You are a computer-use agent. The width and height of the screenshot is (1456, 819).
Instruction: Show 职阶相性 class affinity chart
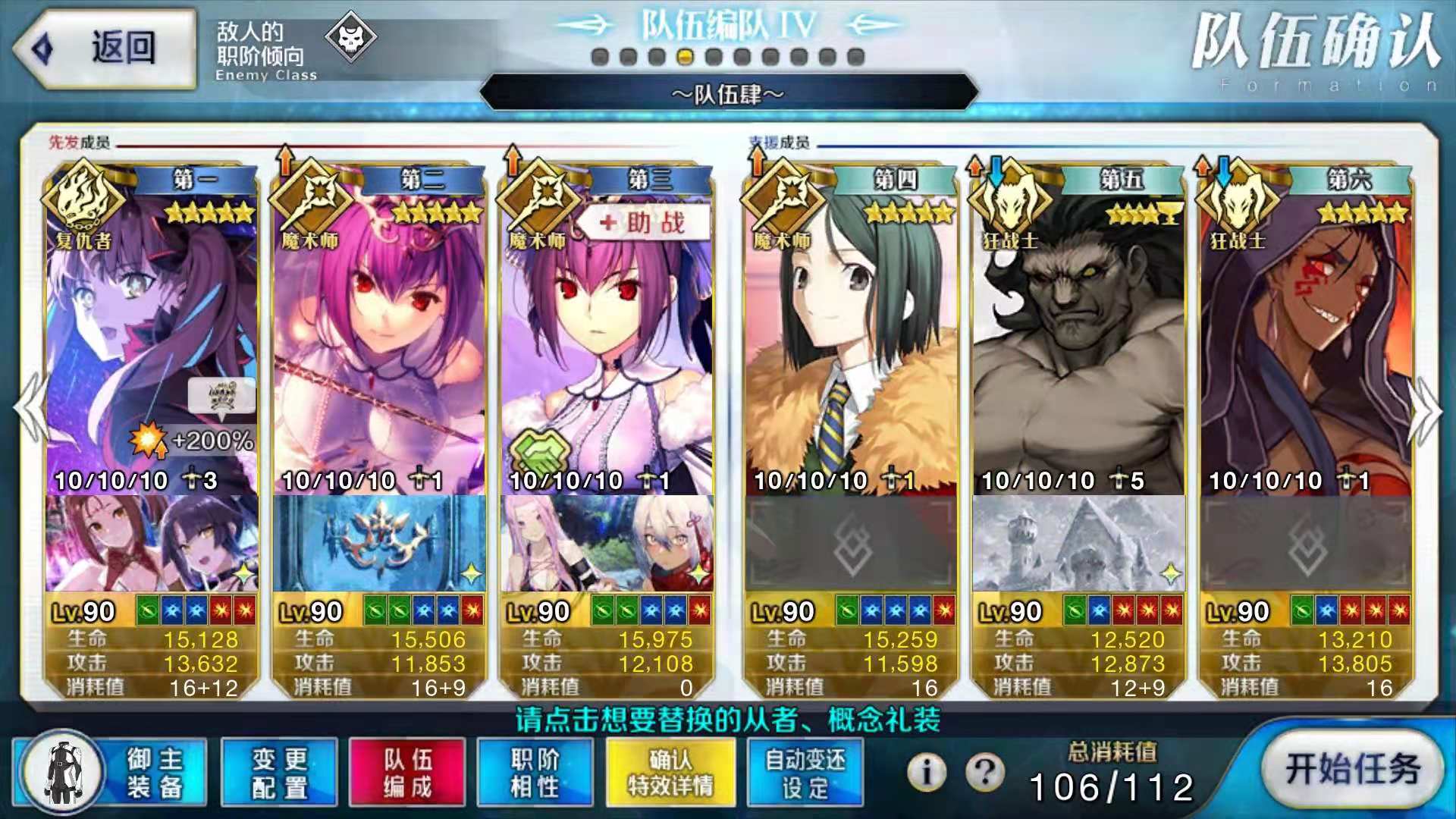point(535,772)
